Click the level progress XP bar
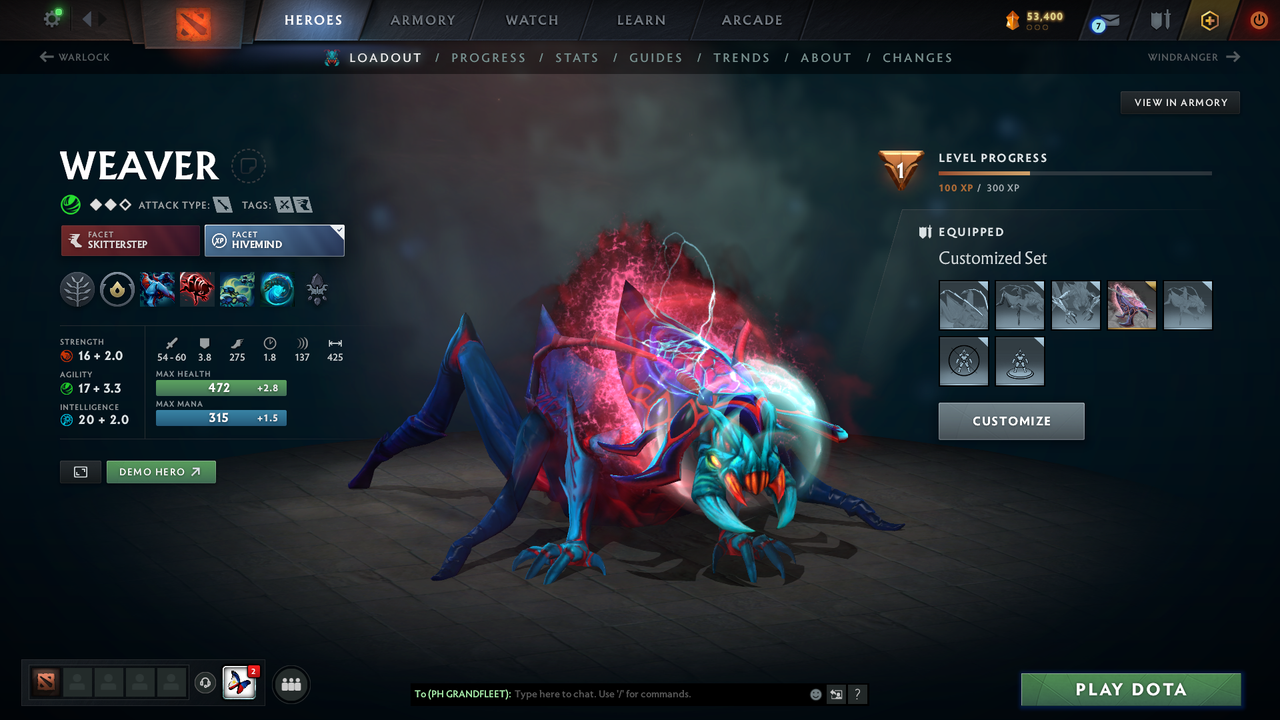This screenshot has width=1280, height=720. coord(1075,172)
